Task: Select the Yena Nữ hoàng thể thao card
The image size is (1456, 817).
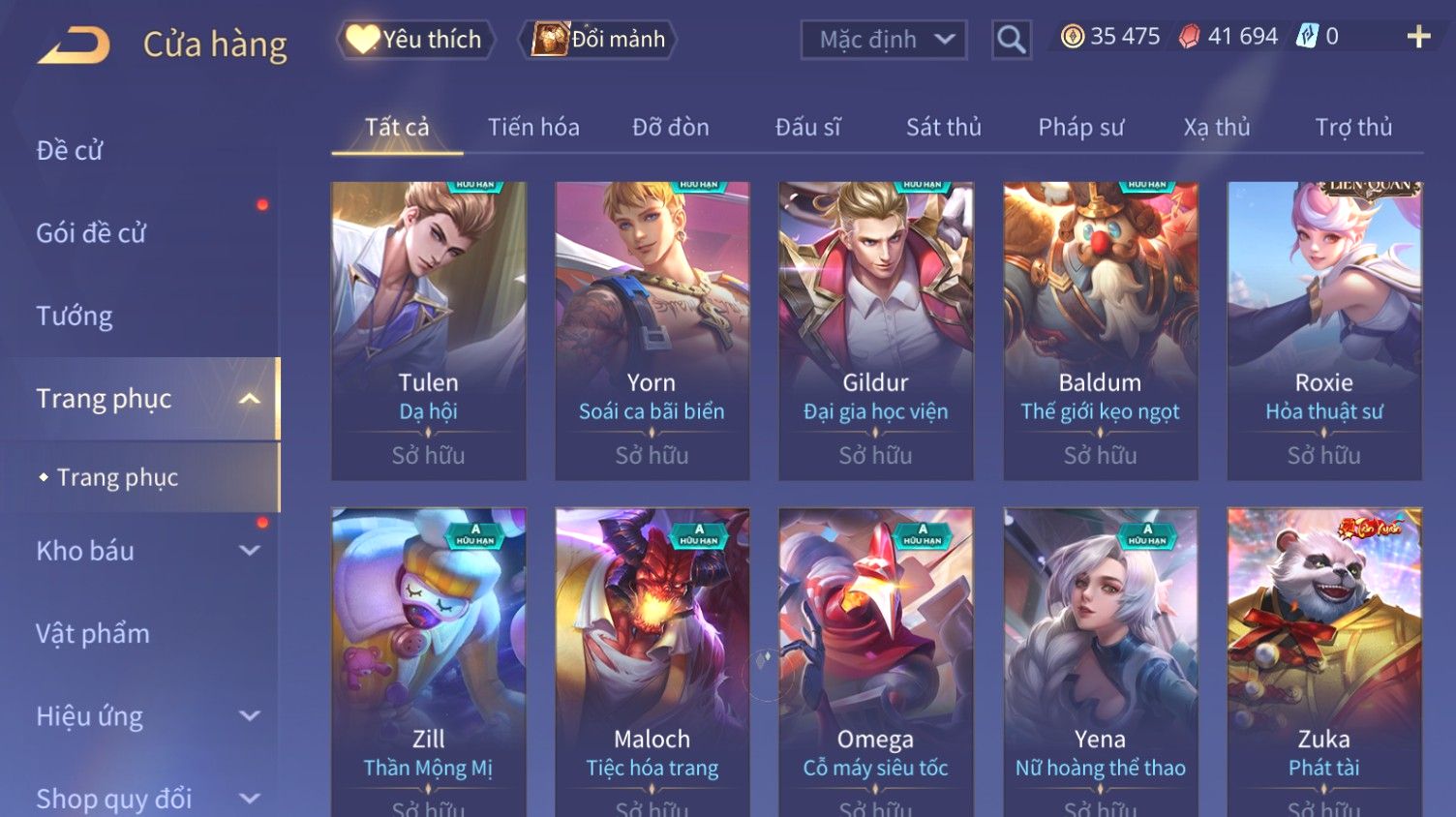Action: pos(1100,658)
